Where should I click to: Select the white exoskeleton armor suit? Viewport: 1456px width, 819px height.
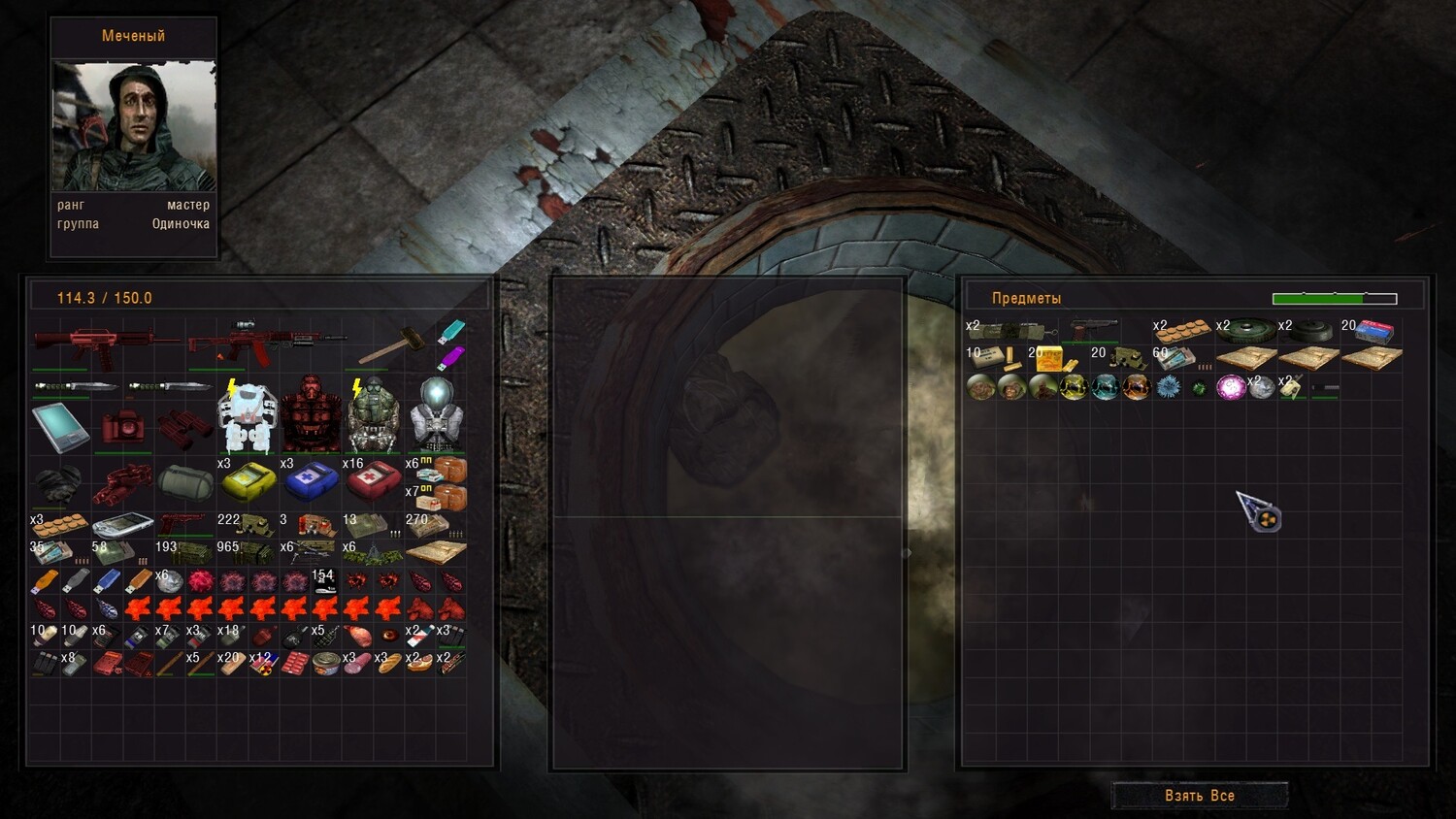tap(248, 417)
